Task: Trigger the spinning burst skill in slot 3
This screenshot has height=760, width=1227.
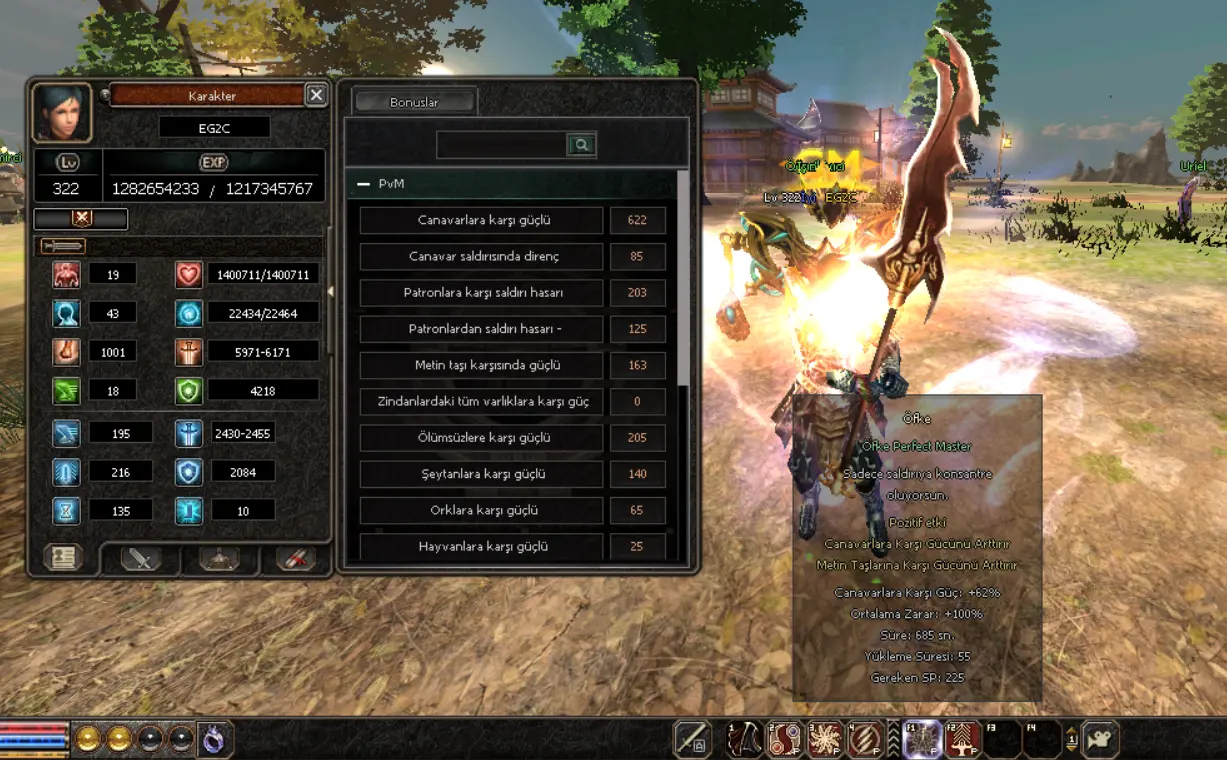Action: [824, 739]
